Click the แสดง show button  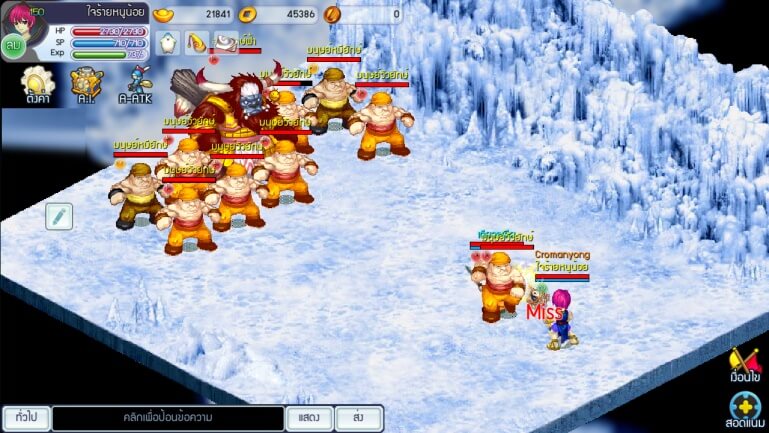[309, 416]
